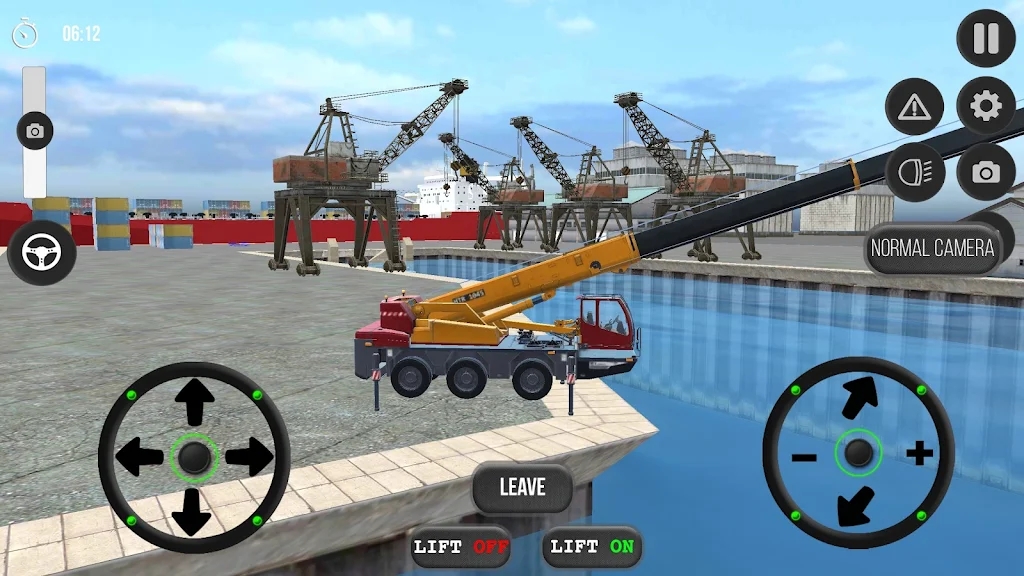This screenshot has width=1024, height=576.
Task: Tap the right-side camera icon button
Action: [986, 172]
